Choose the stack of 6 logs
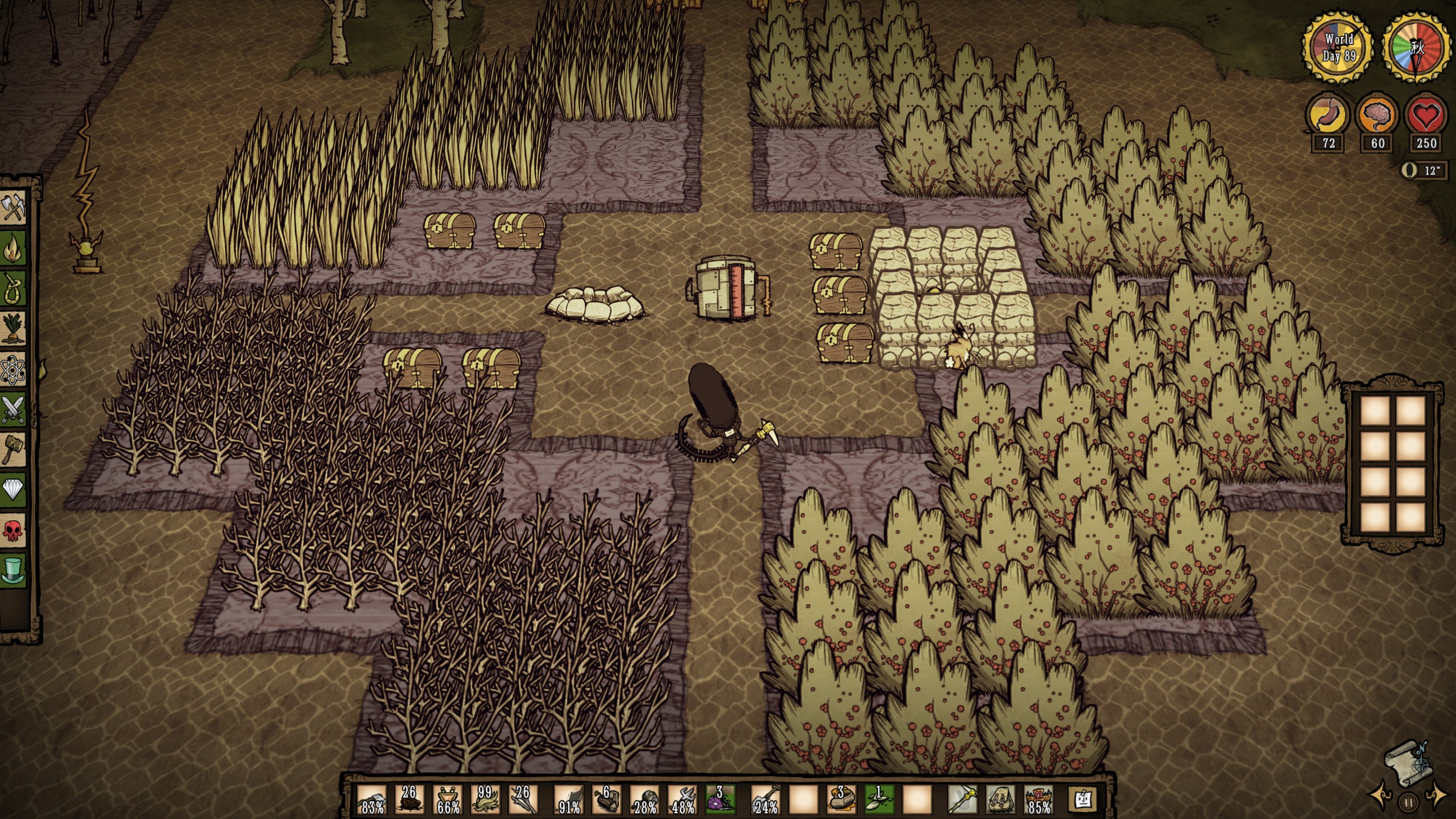Viewport: 1456px width, 819px height. [606, 800]
